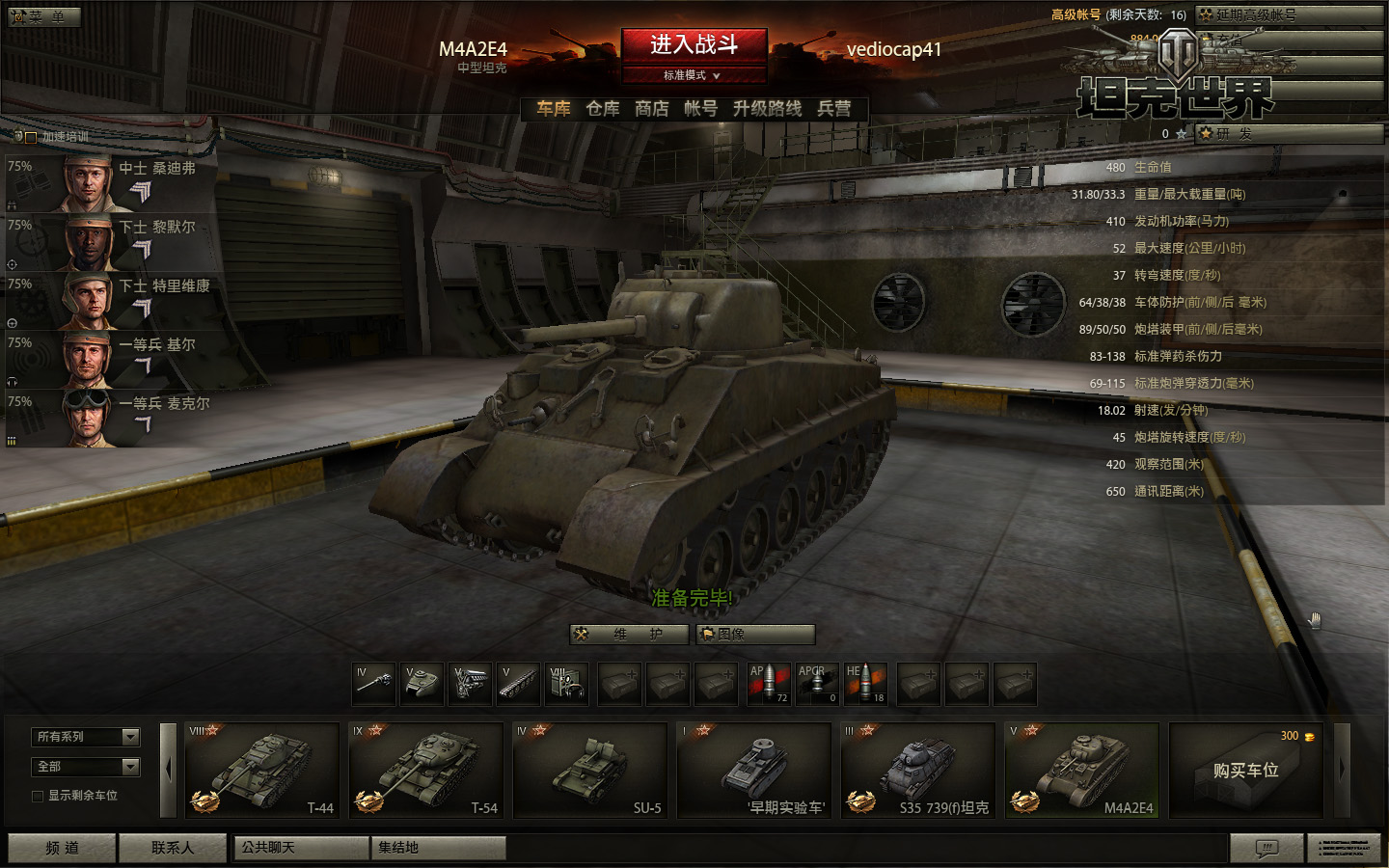Click the red 进入战斗 battle button

[694, 44]
